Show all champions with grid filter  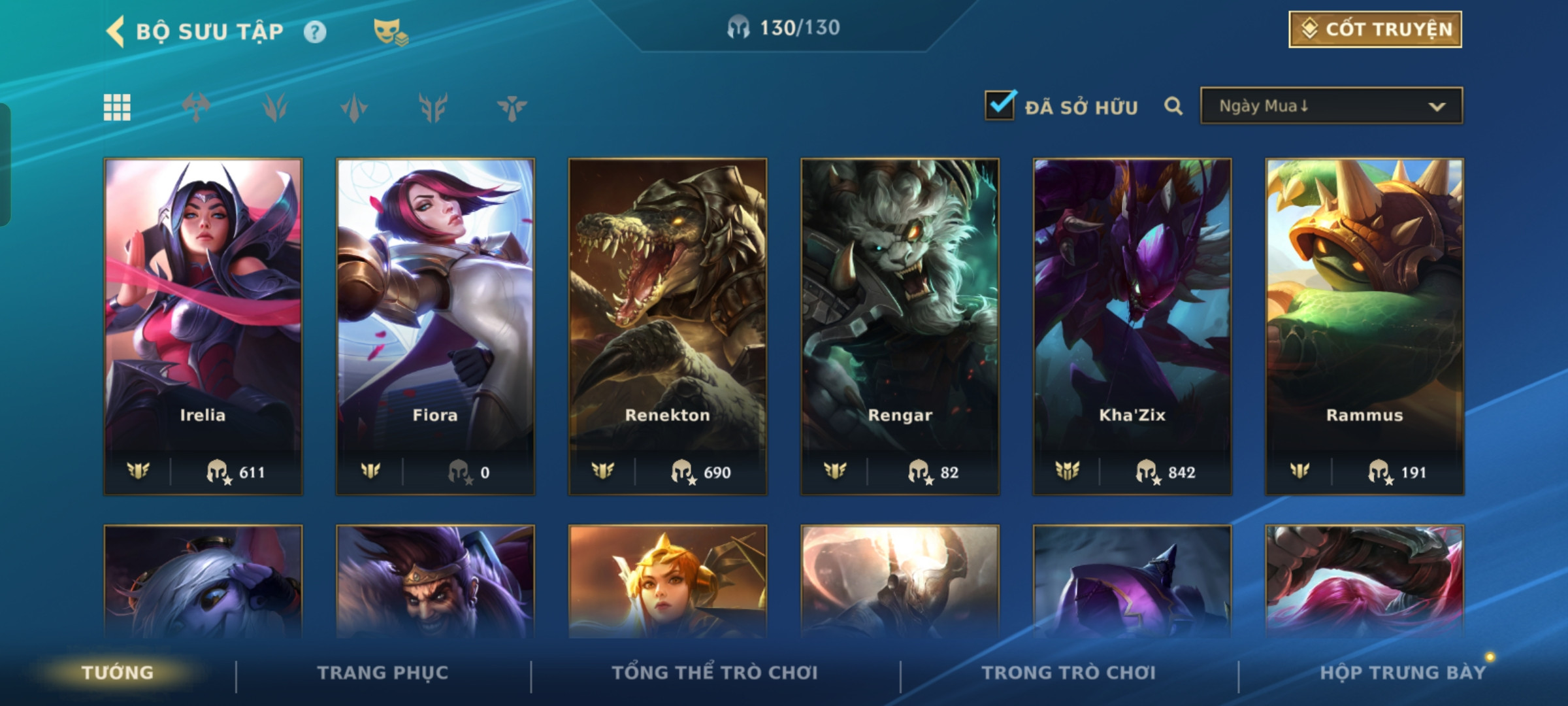(118, 107)
